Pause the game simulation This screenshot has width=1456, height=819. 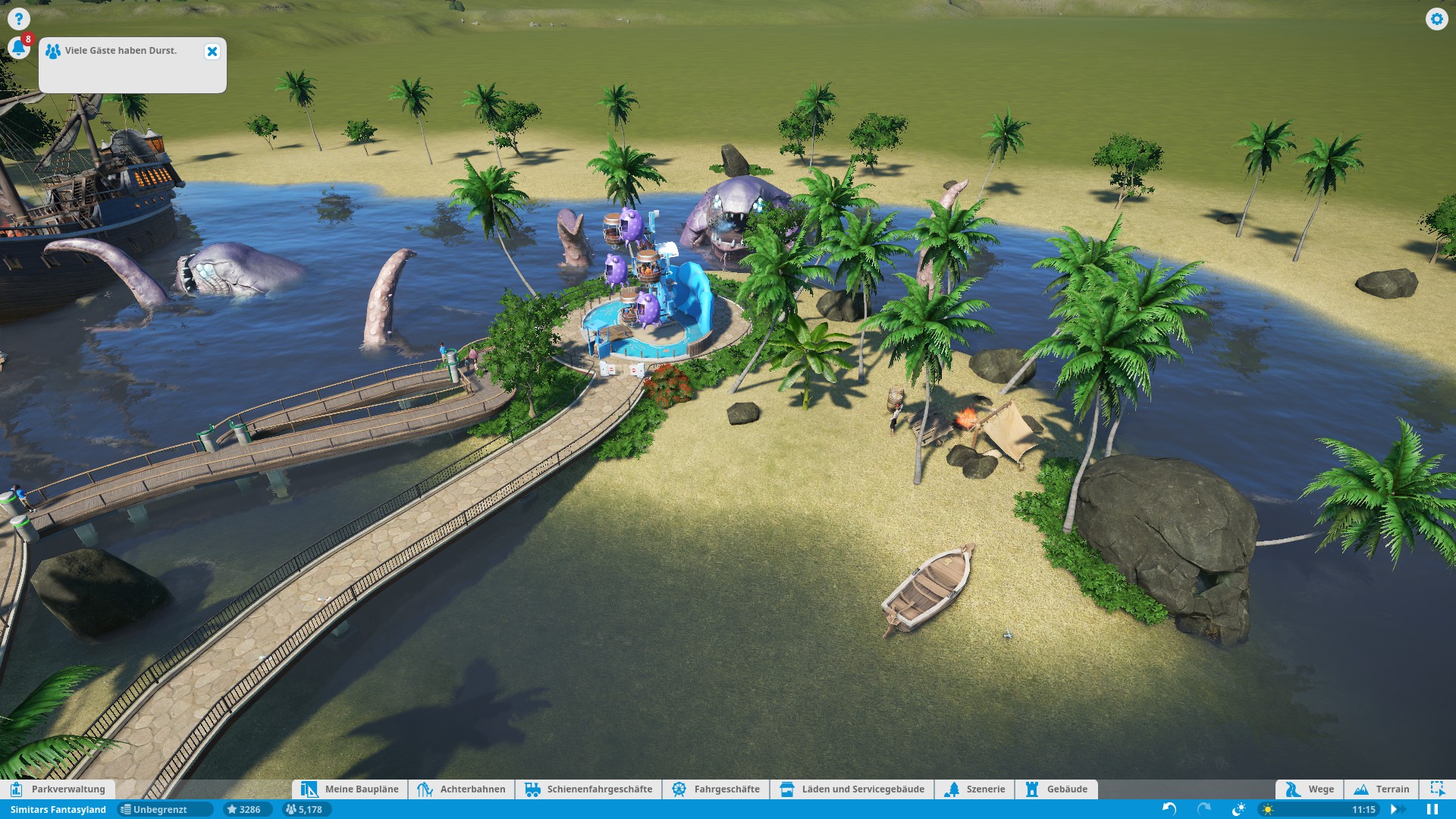pyautogui.click(x=1432, y=809)
